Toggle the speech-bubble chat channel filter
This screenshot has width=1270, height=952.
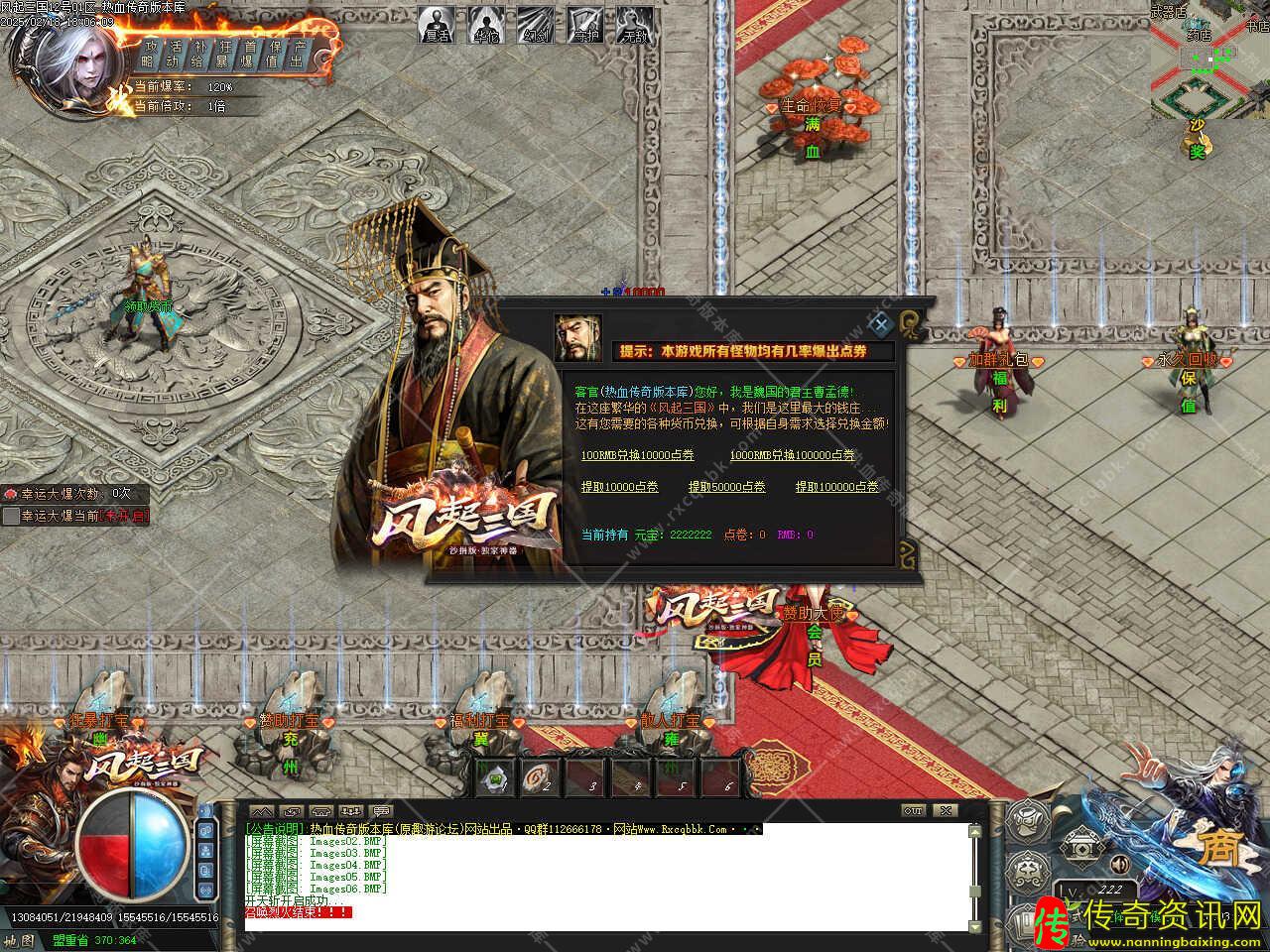pos(383,810)
